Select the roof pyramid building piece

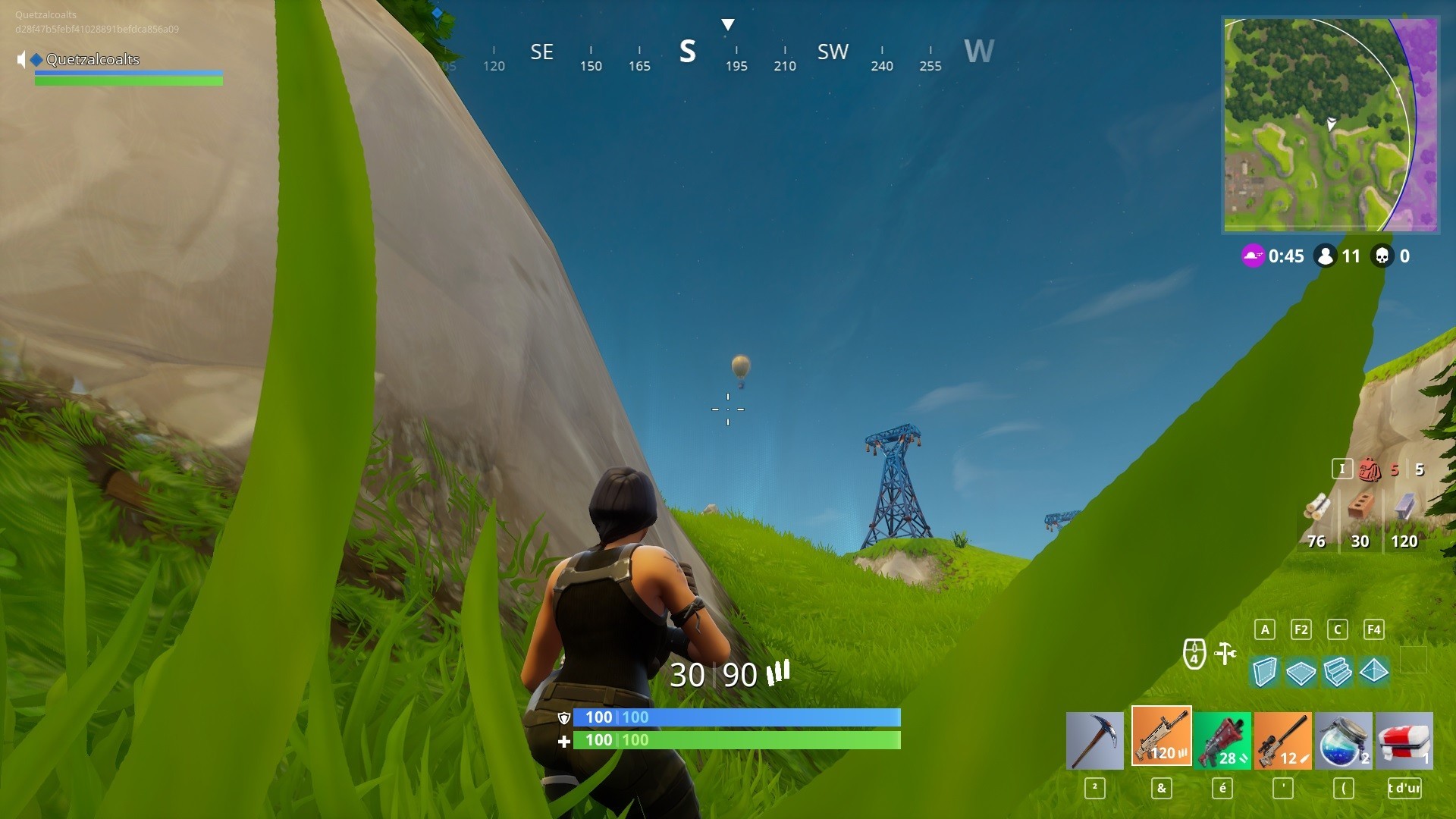point(1376,670)
